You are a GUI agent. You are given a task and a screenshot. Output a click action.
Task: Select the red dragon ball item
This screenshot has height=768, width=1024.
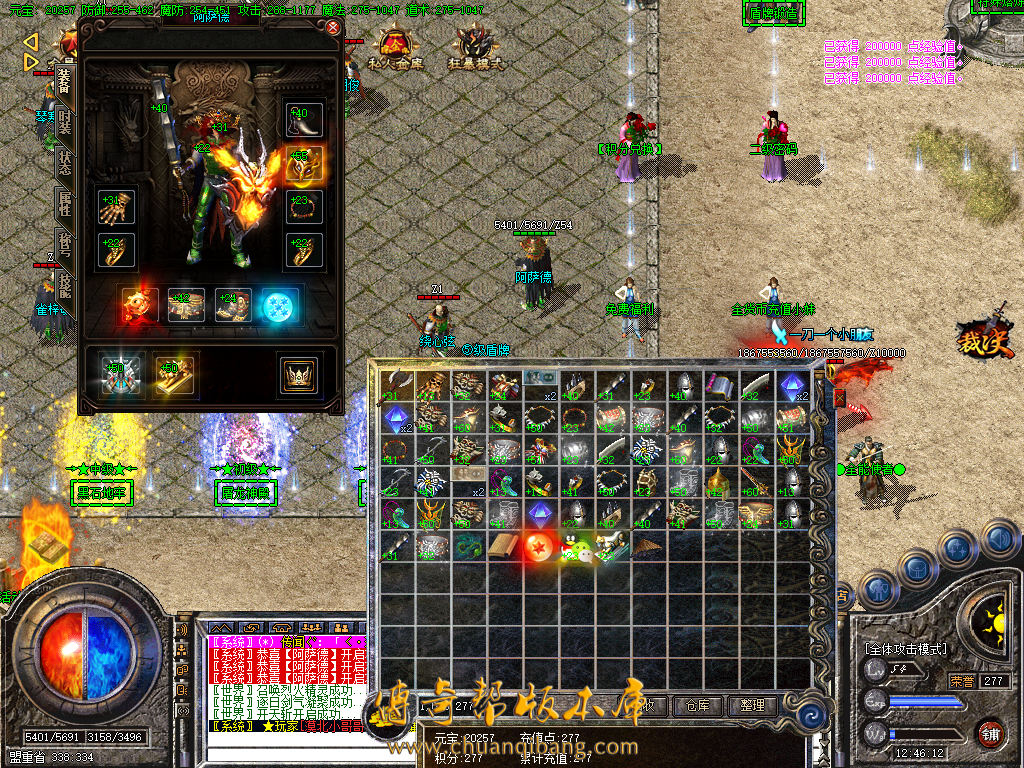click(x=540, y=545)
